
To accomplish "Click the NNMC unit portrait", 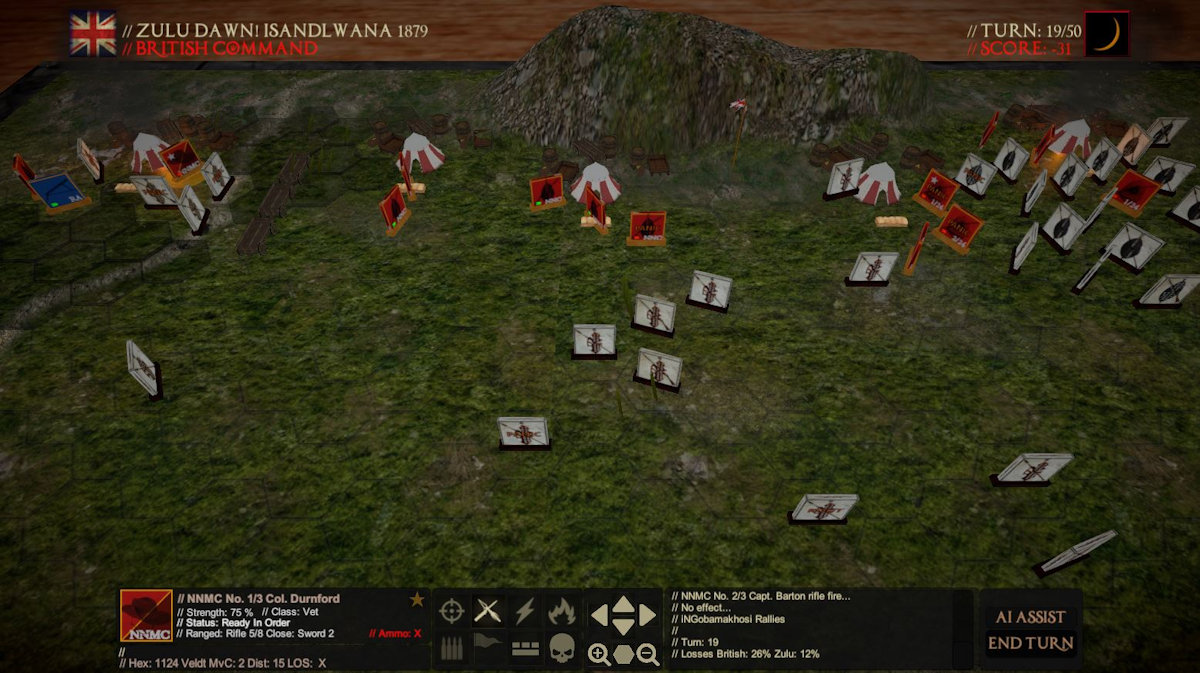I will click(x=146, y=615).
